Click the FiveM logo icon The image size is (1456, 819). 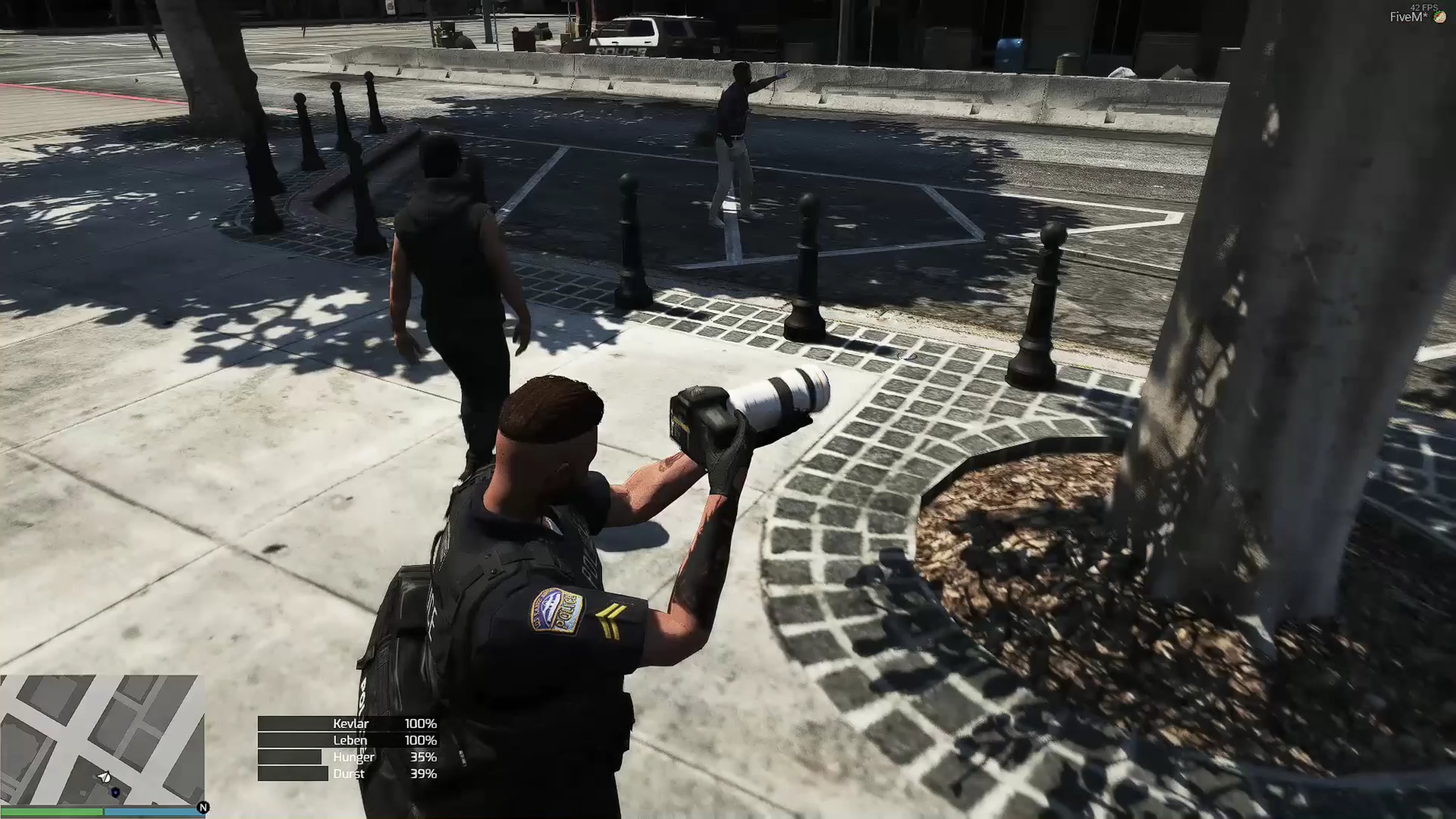pos(1440,18)
